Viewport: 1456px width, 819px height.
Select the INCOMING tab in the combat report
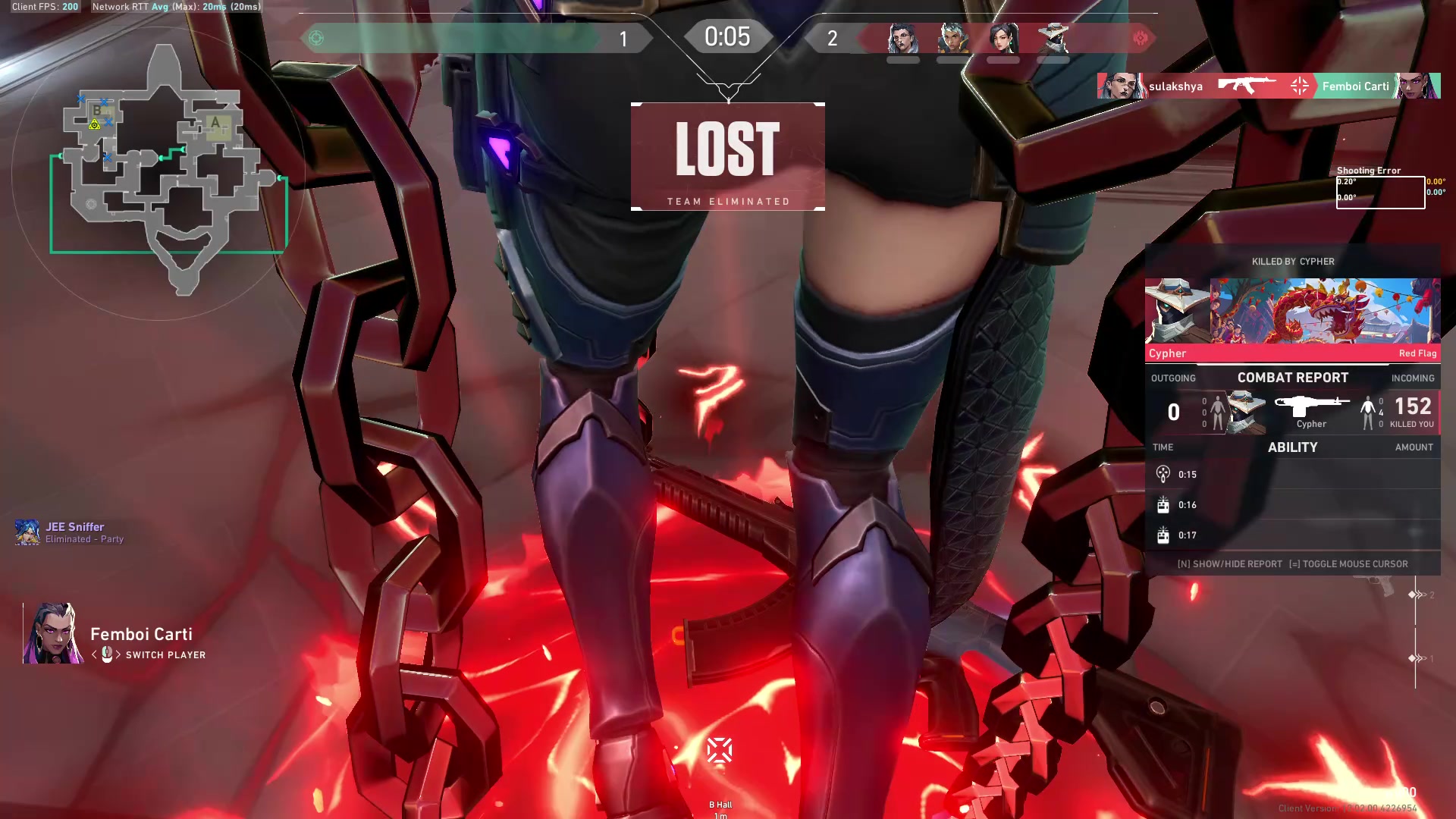(x=1412, y=378)
